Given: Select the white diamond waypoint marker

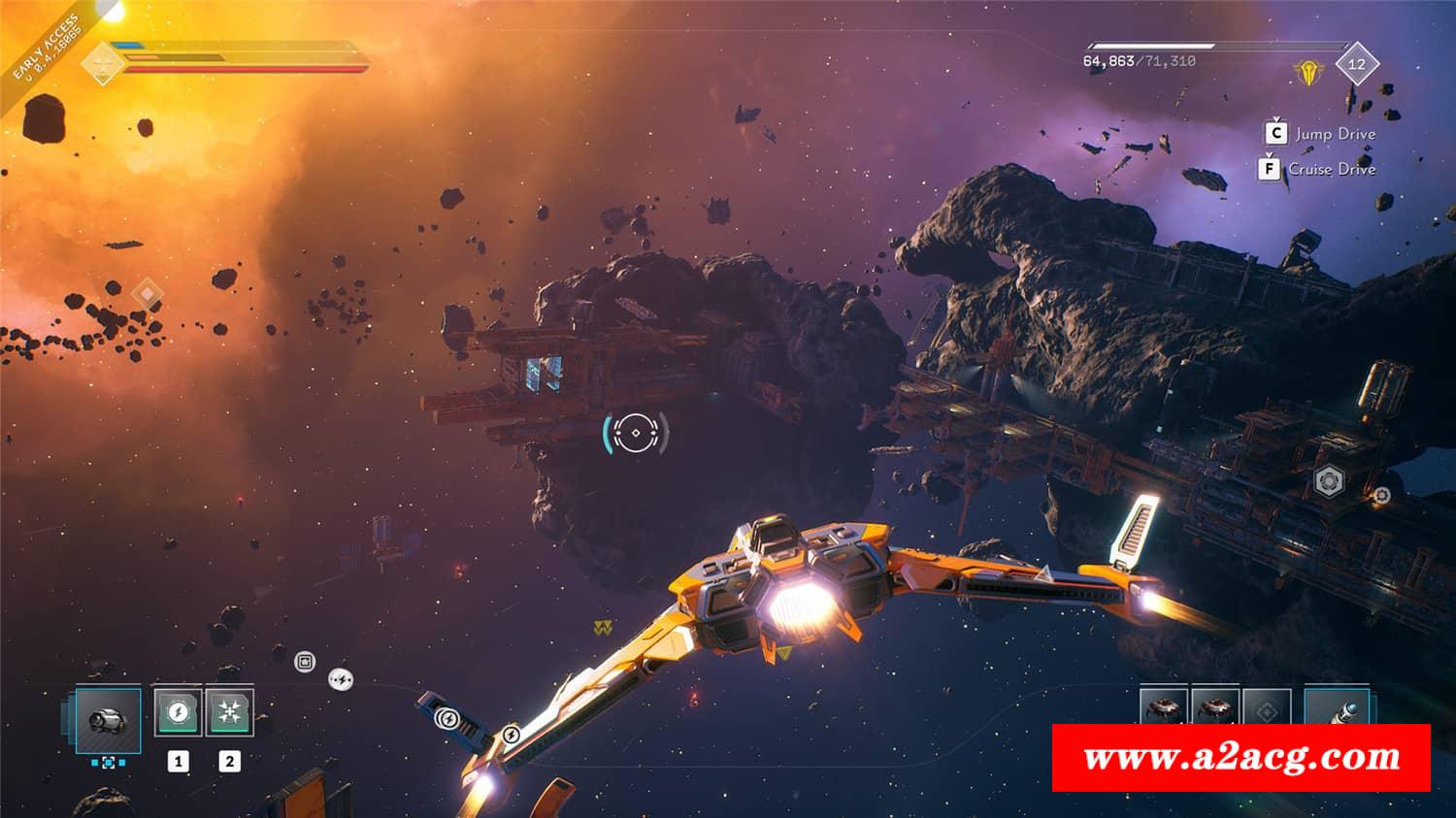Looking at the screenshot, I should (147, 292).
